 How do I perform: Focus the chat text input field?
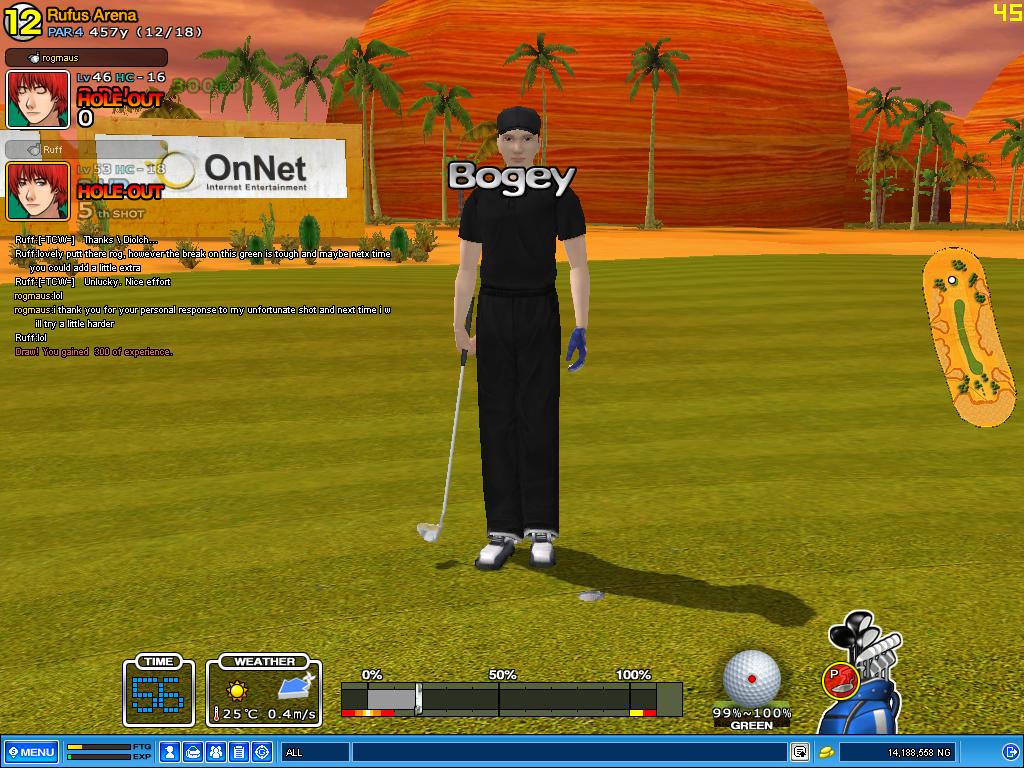coord(568,752)
